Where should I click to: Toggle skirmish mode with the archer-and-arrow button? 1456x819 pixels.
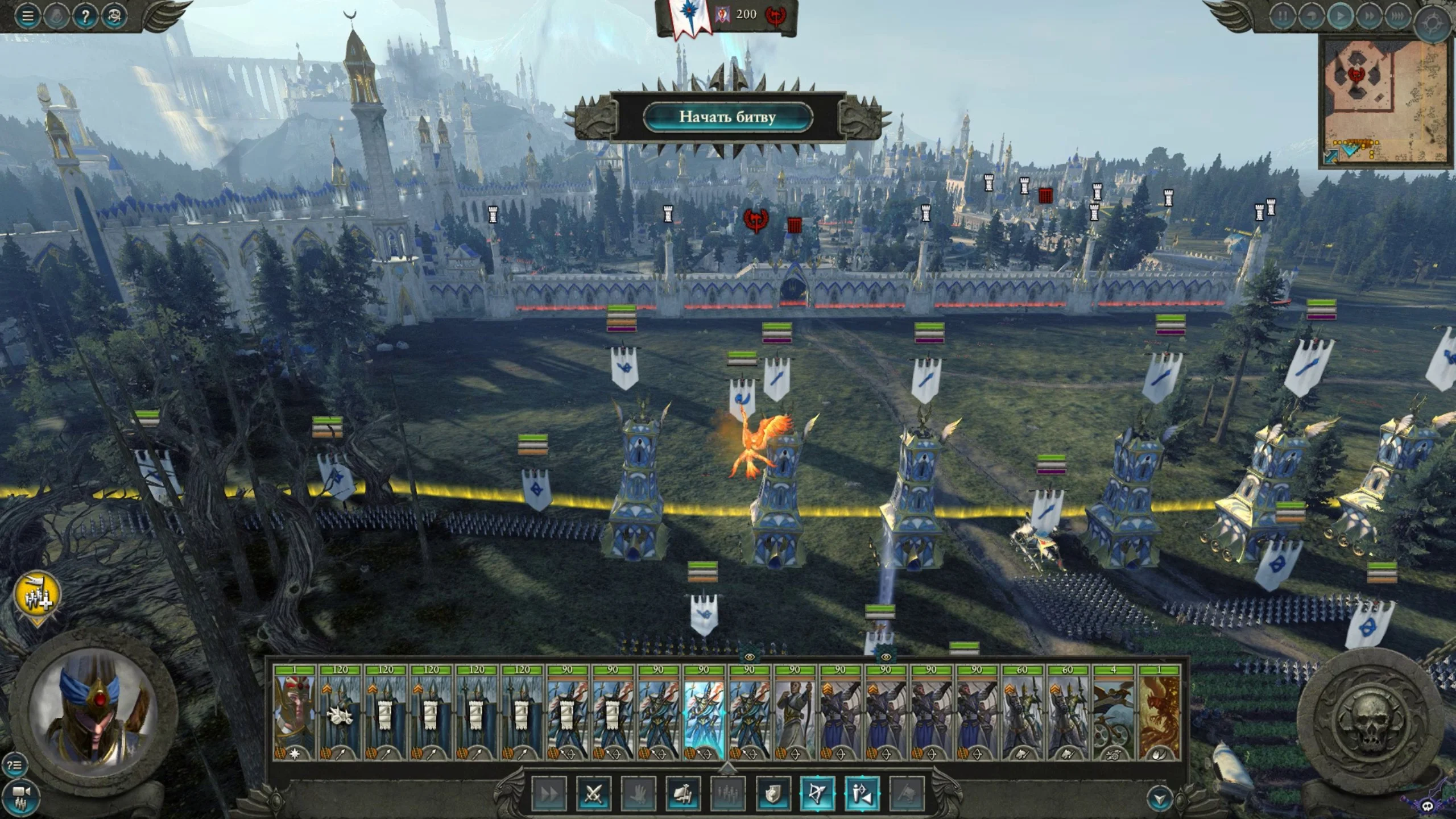[x=862, y=793]
